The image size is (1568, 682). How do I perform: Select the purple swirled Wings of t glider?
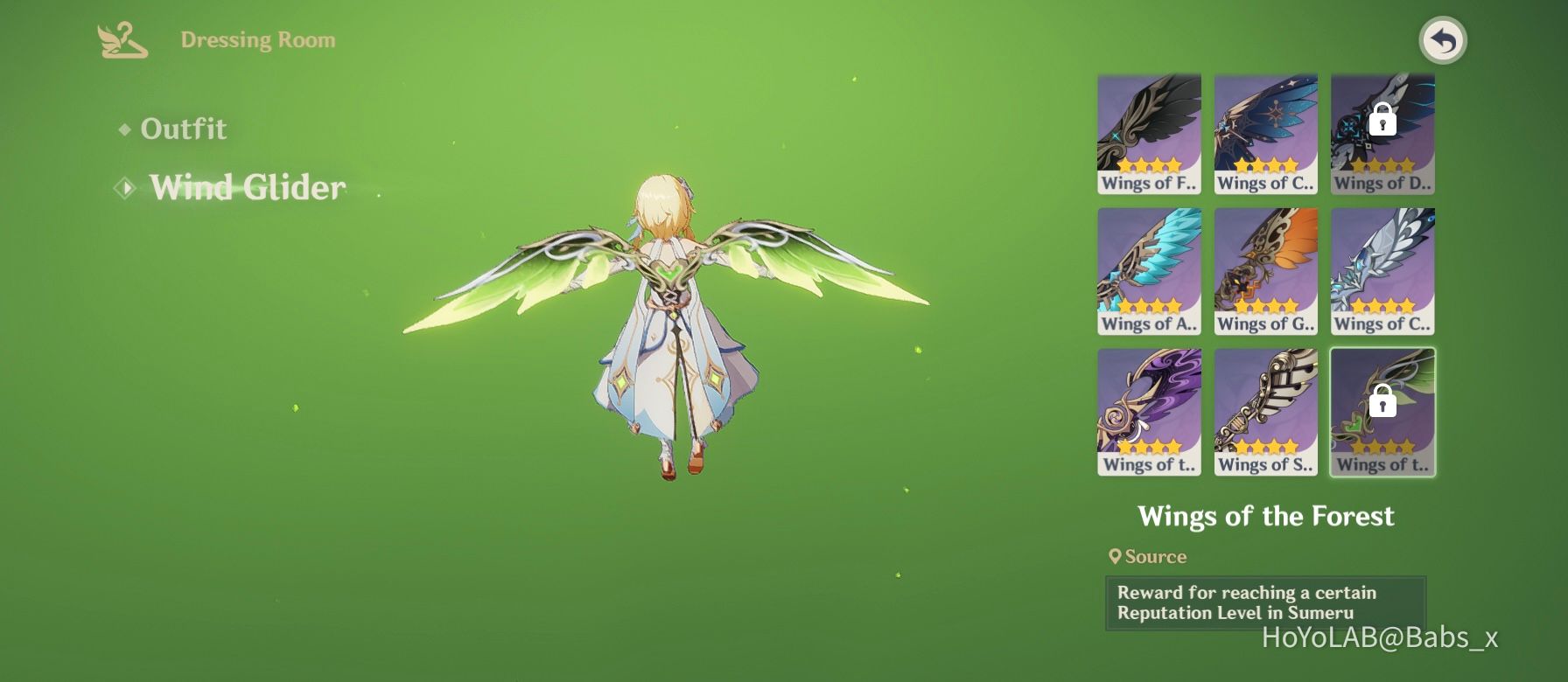pos(1148,407)
